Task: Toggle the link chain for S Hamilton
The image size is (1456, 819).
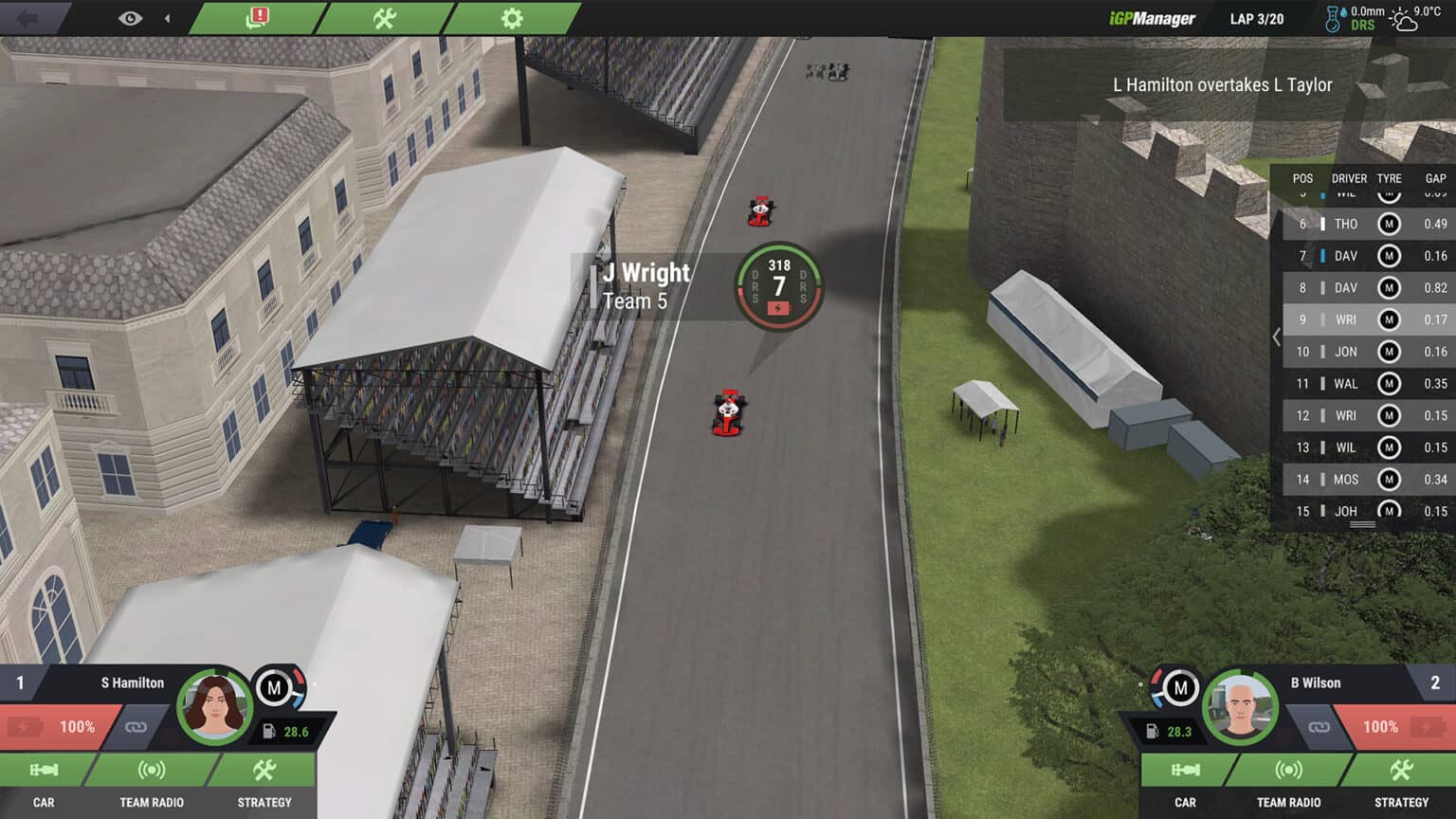Action: [x=136, y=727]
